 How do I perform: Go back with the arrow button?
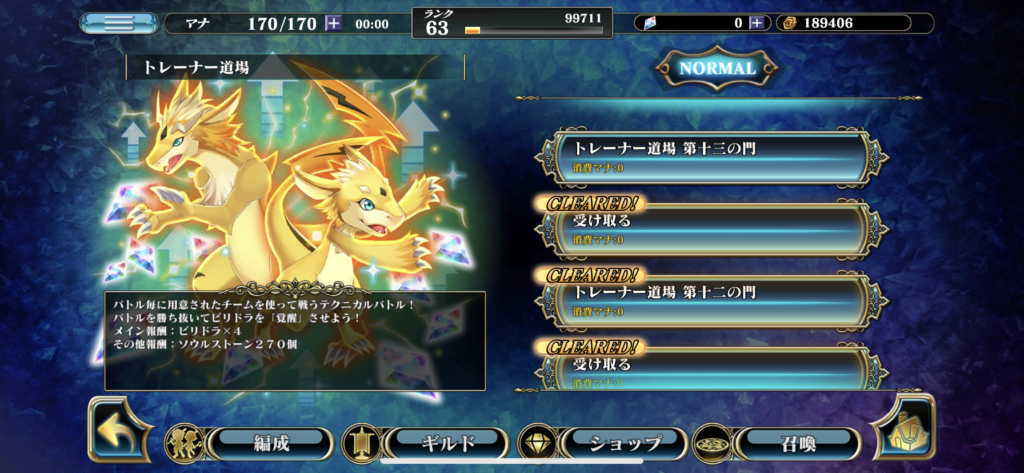coord(118,428)
